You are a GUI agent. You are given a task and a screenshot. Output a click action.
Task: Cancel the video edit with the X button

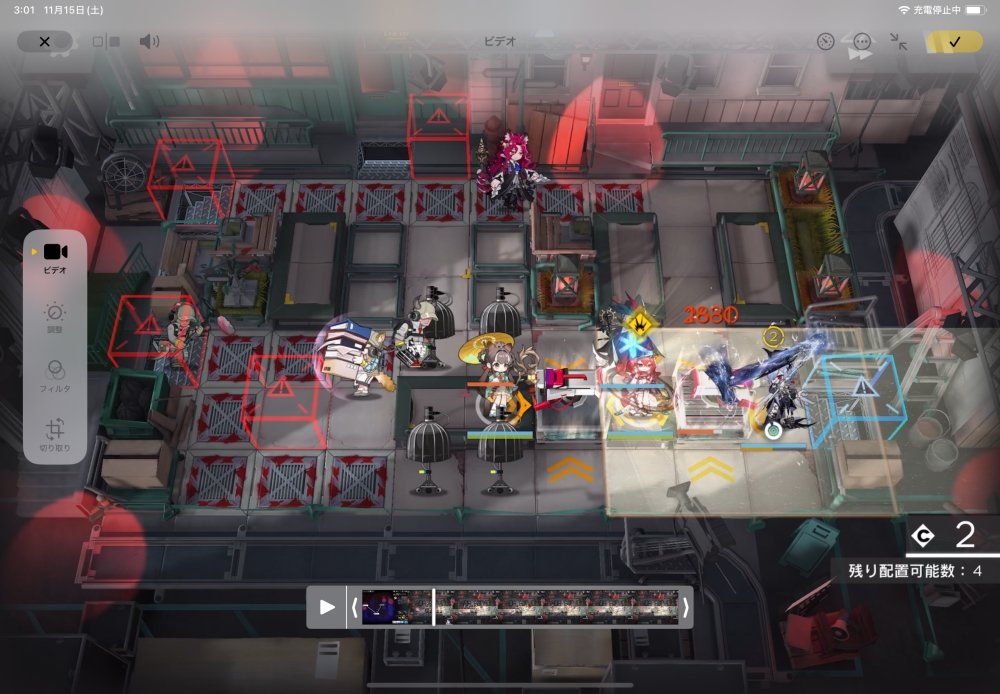(x=44, y=41)
